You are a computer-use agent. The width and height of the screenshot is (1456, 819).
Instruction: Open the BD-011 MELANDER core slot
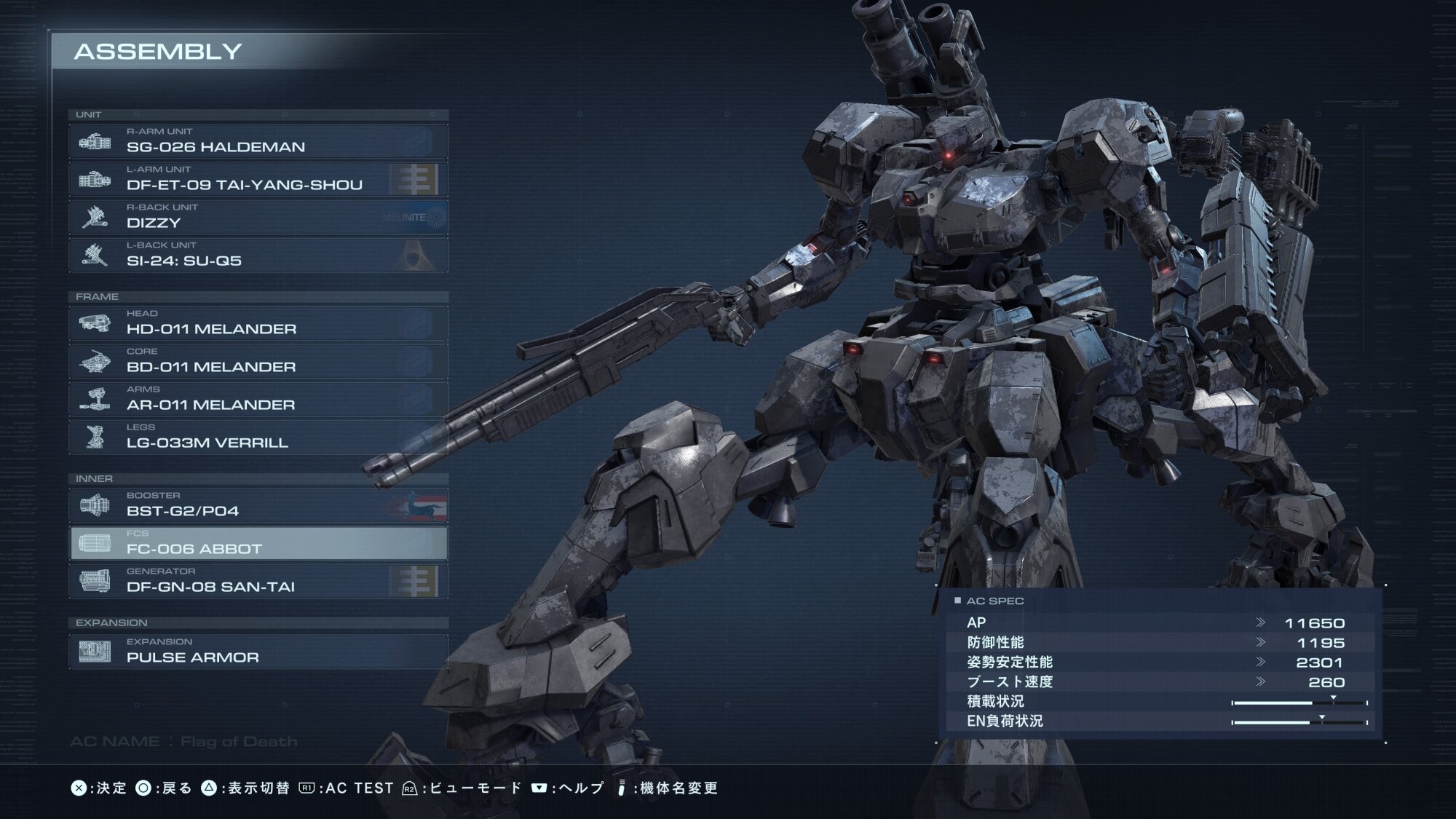[x=258, y=361]
